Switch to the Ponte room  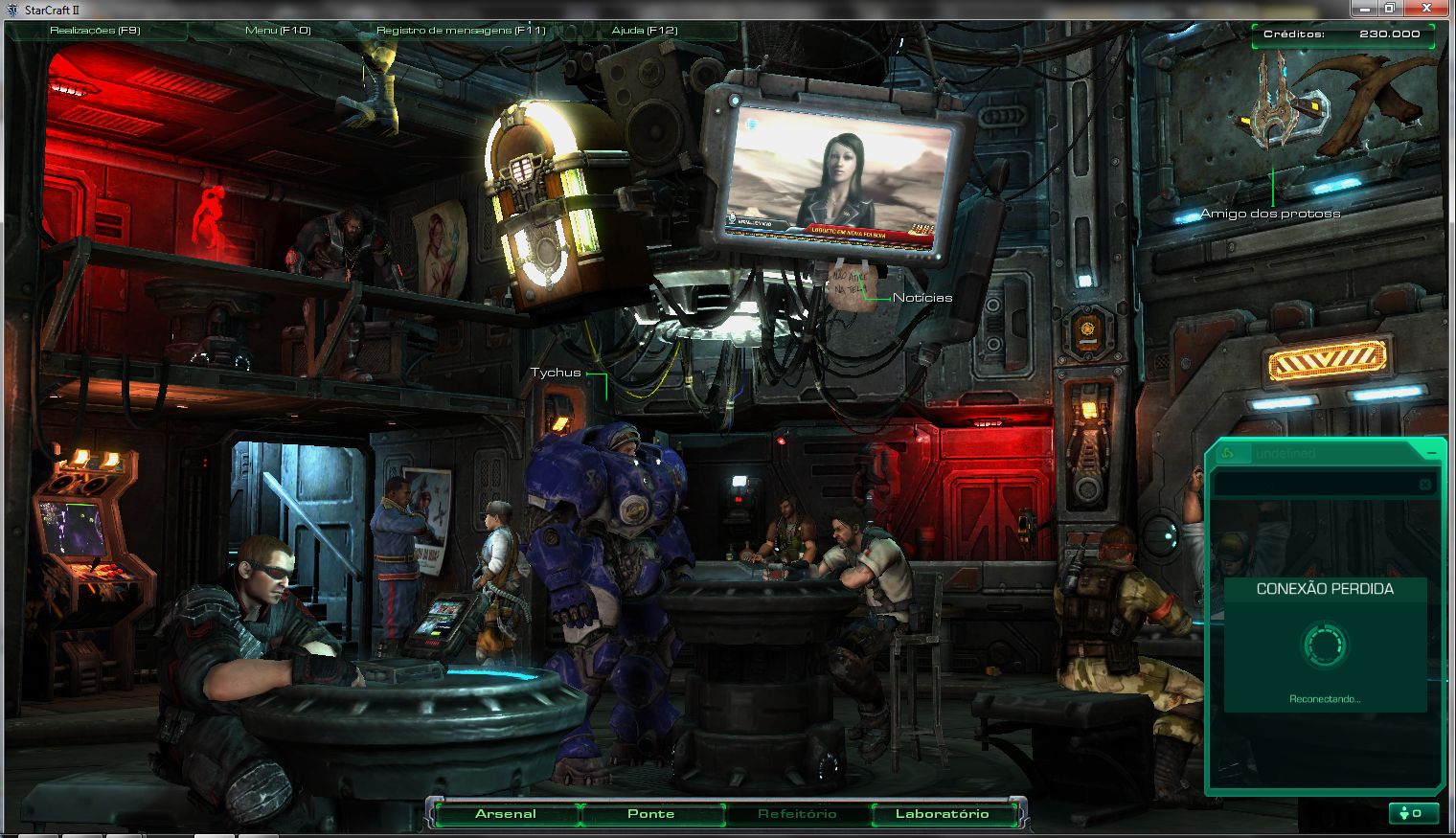pyautogui.click(x=651, y=814)
